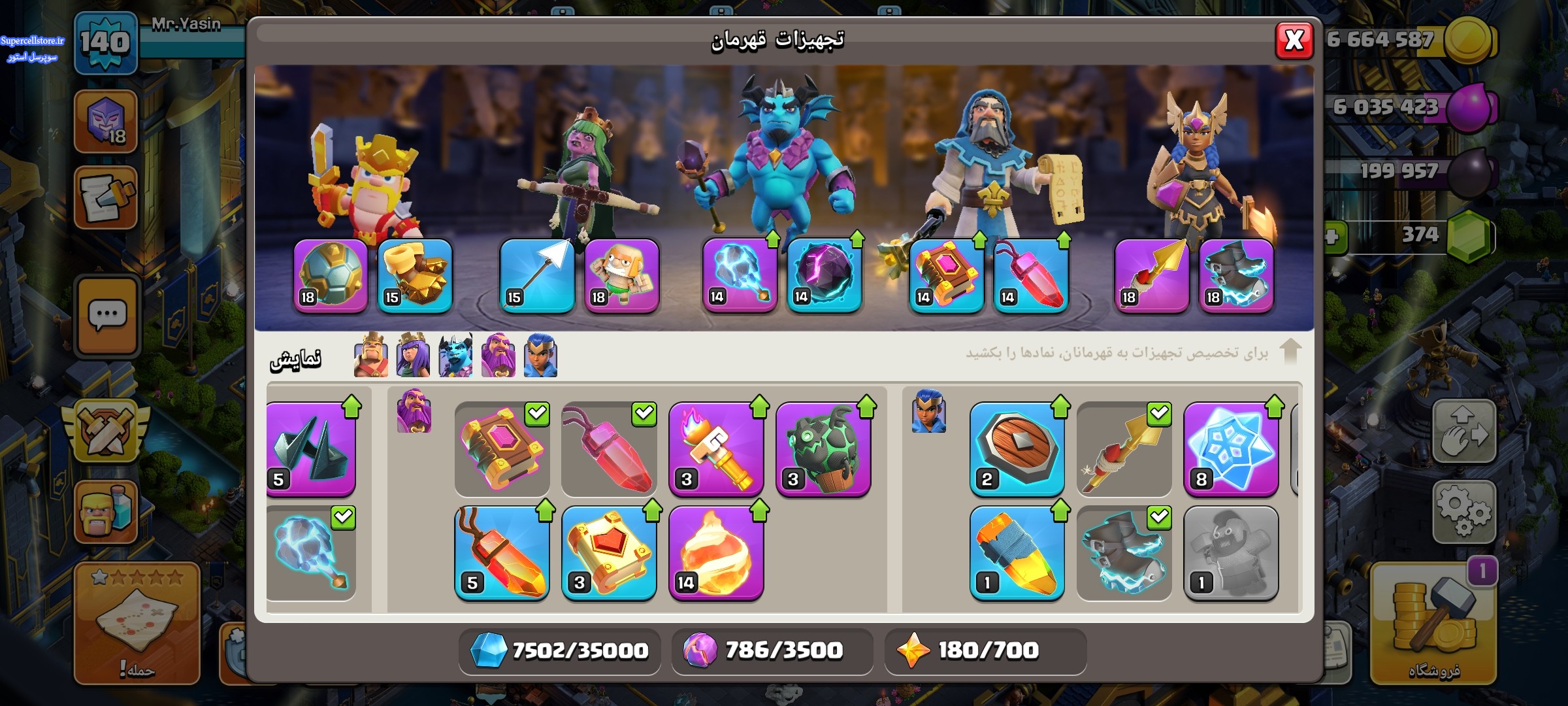Select the level 5 red crystal pendant
This screenshot has width=1568, height=706.
502,553
